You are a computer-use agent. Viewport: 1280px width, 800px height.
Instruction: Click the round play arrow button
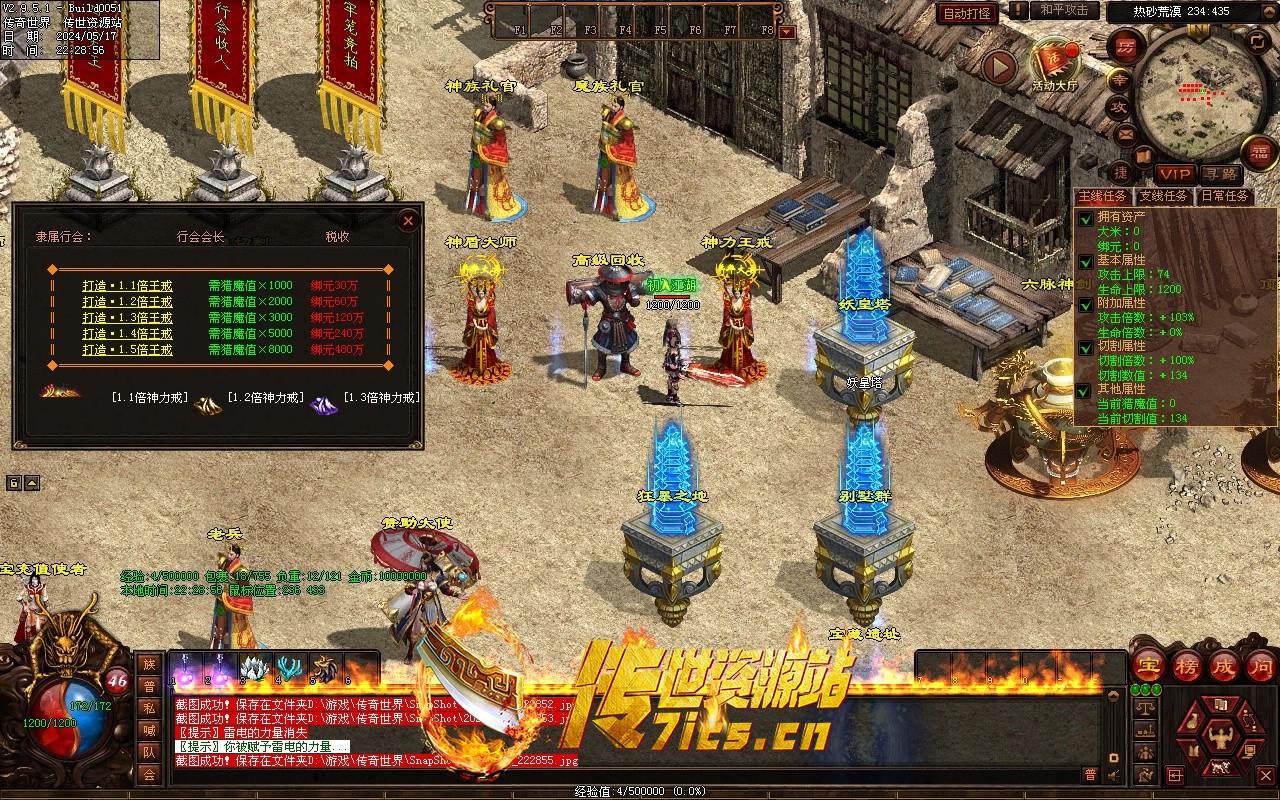coord(999,67)
